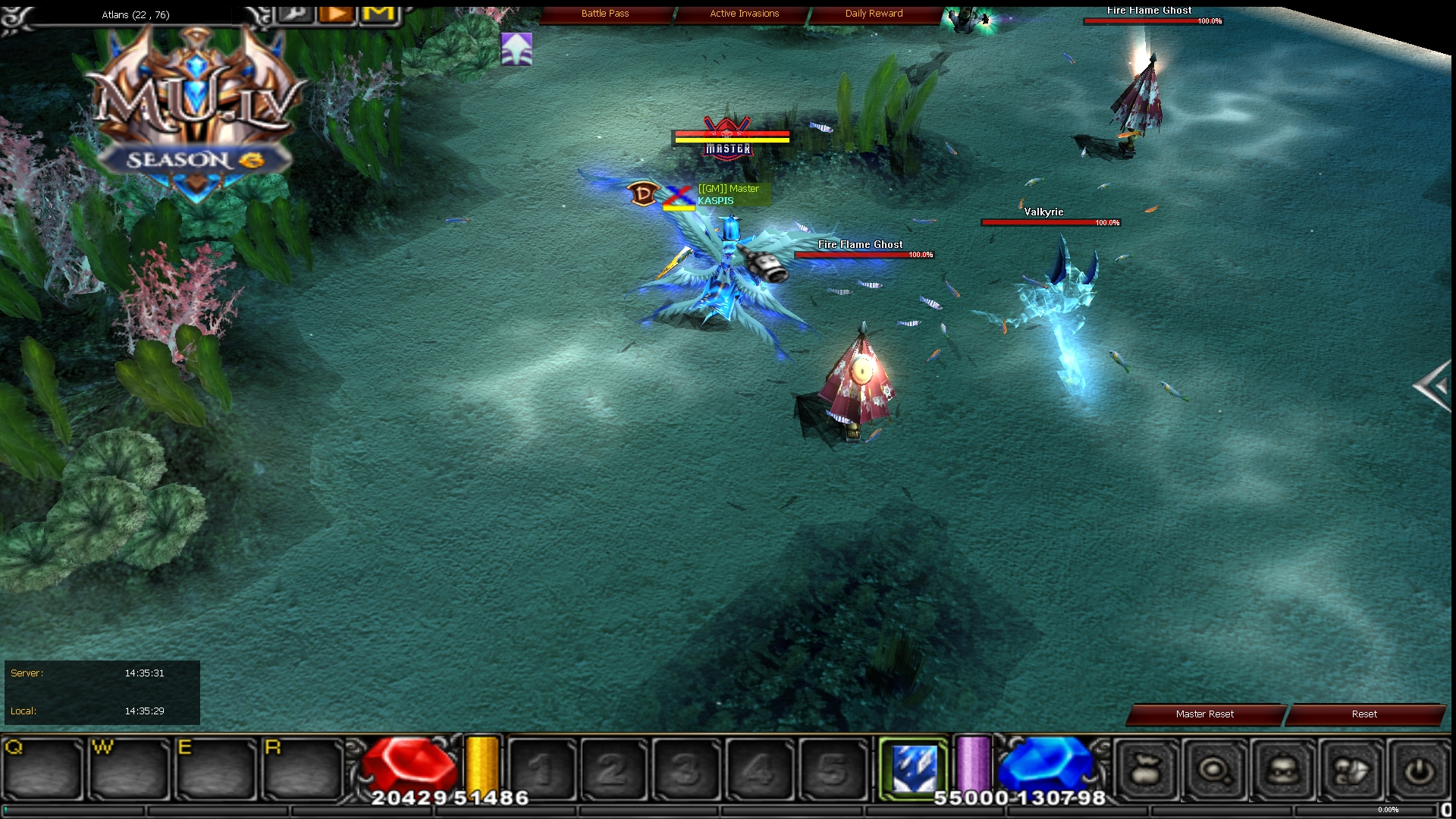
Task: Expand the side panel arrow
Action: coord(1432,387)
